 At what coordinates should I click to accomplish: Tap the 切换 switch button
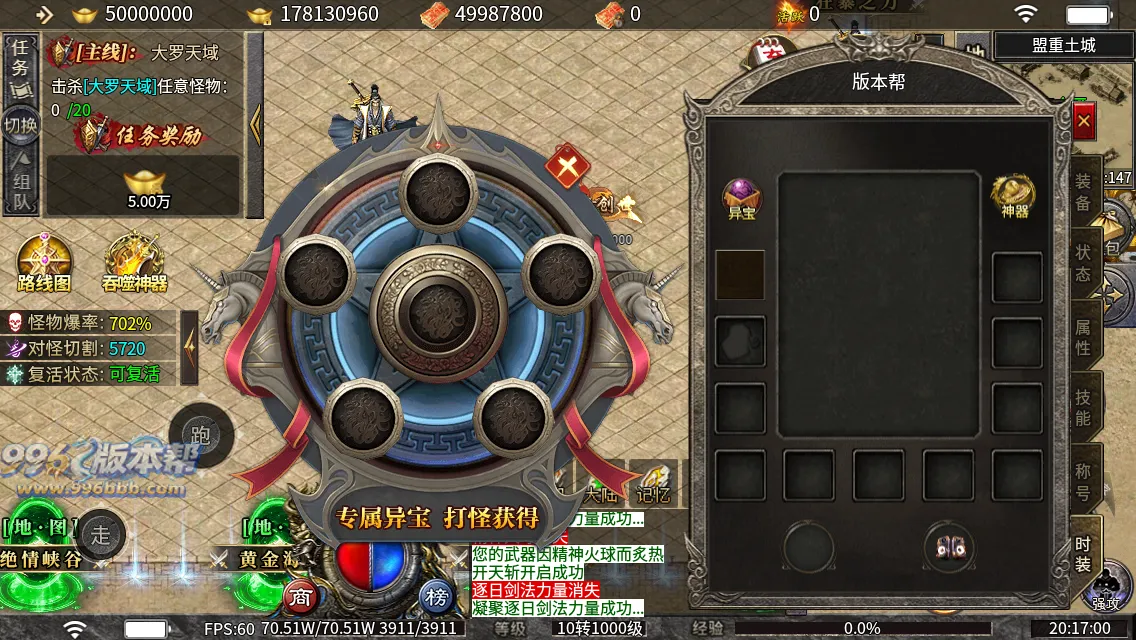[x=21, y=125]
